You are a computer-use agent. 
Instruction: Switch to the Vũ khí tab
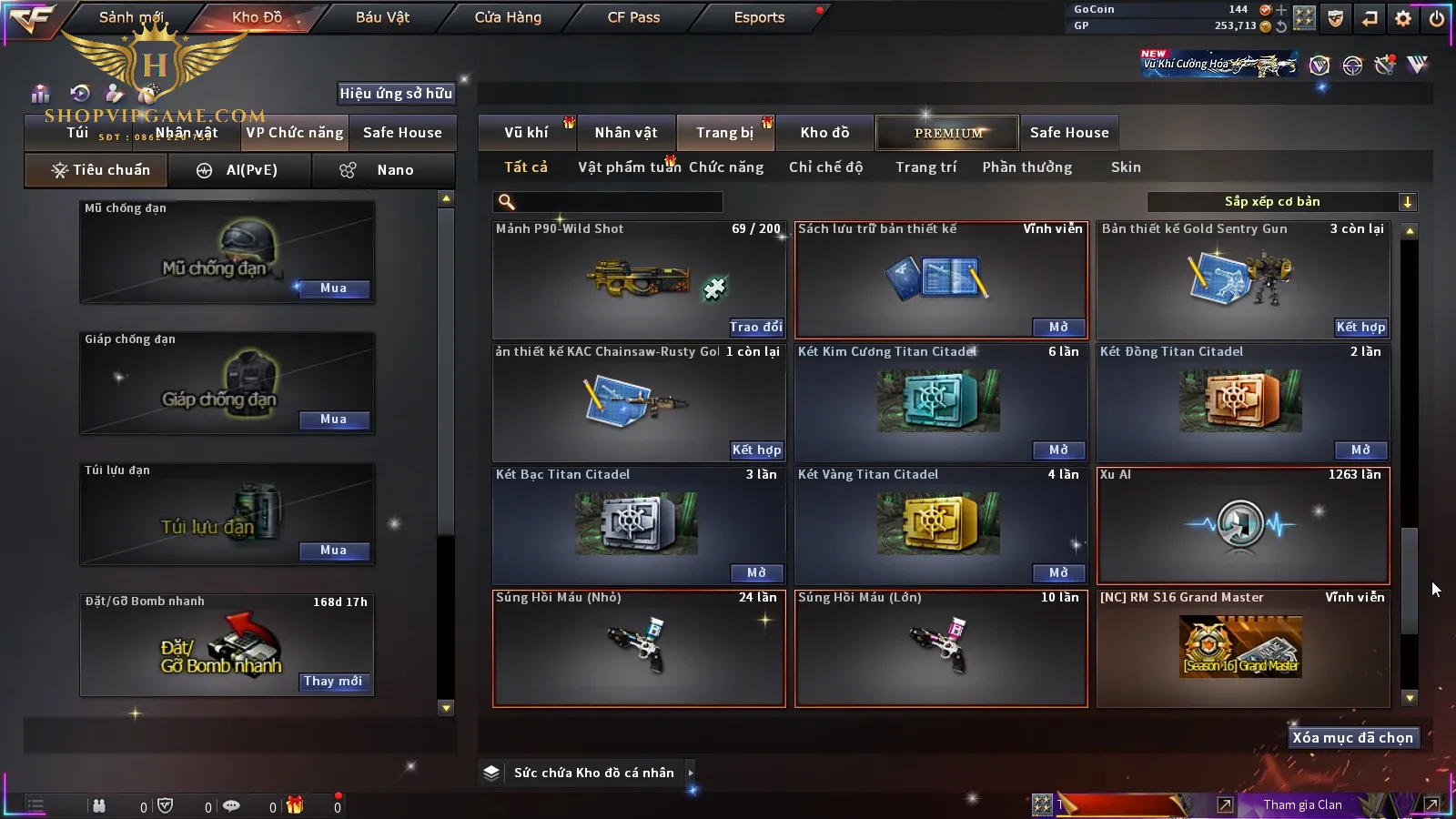click(526, 133)
